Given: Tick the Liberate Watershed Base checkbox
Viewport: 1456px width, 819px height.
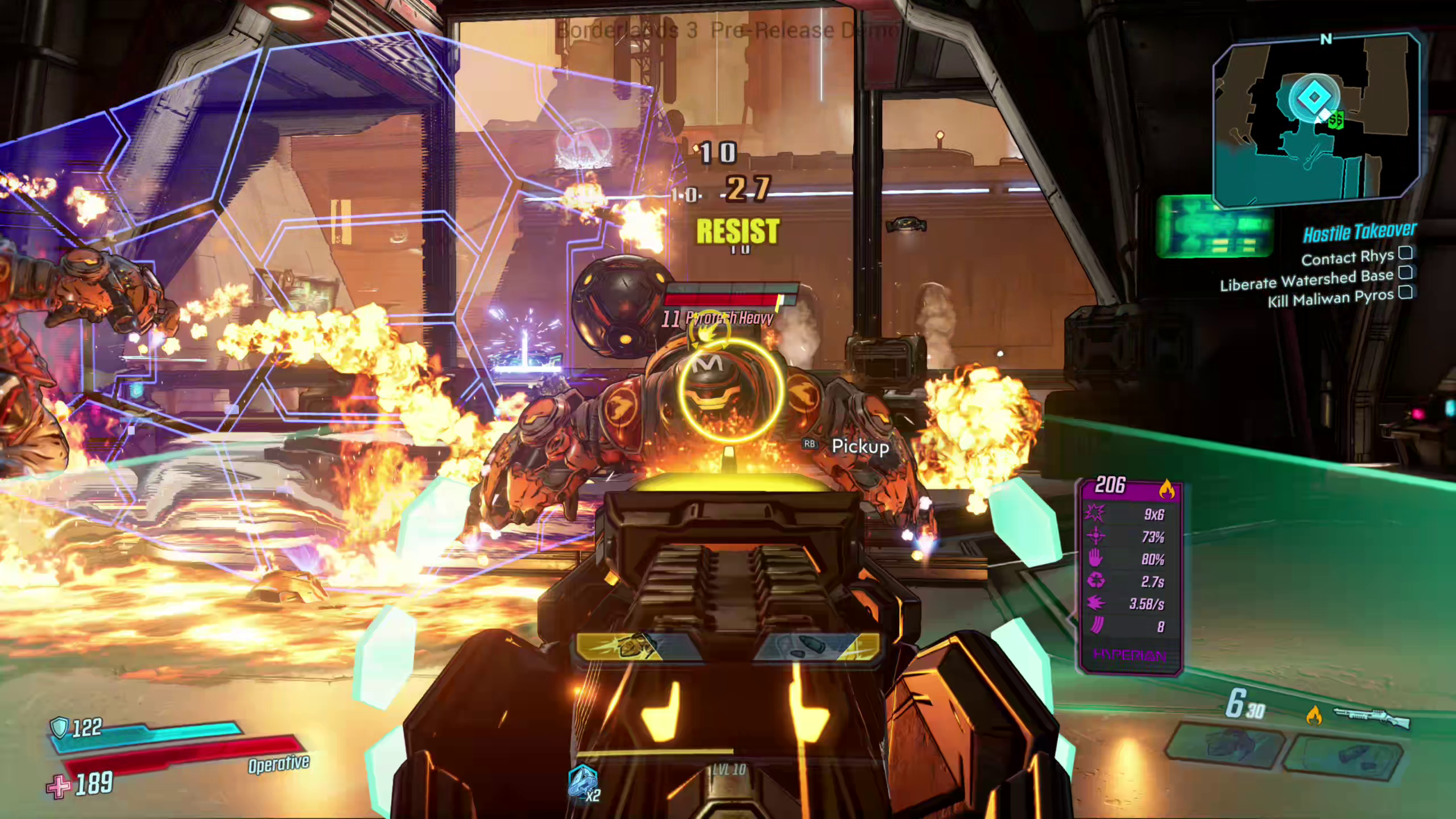Looking at the screenshot, I should tap(1405, 272).
